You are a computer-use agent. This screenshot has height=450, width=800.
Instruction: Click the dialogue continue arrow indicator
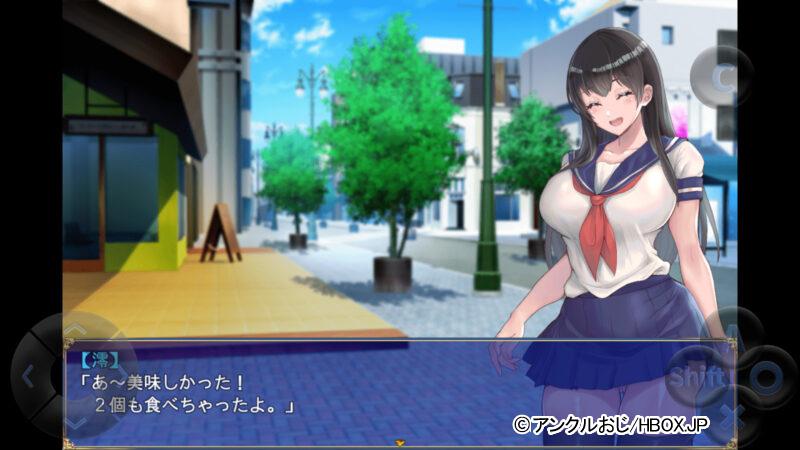coord(400,440)
